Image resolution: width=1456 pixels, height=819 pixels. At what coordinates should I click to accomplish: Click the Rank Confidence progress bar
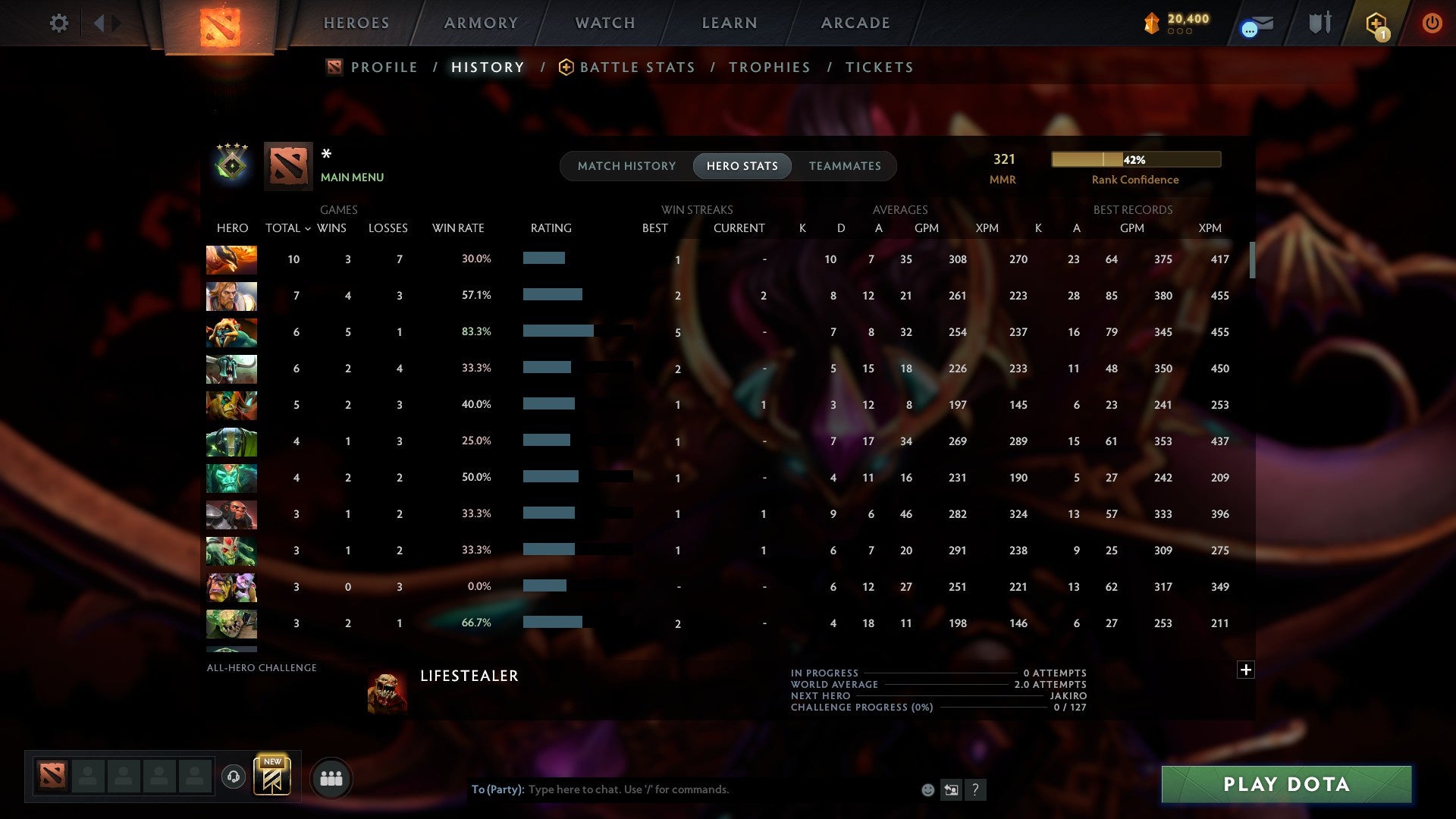pos(1135,159)
